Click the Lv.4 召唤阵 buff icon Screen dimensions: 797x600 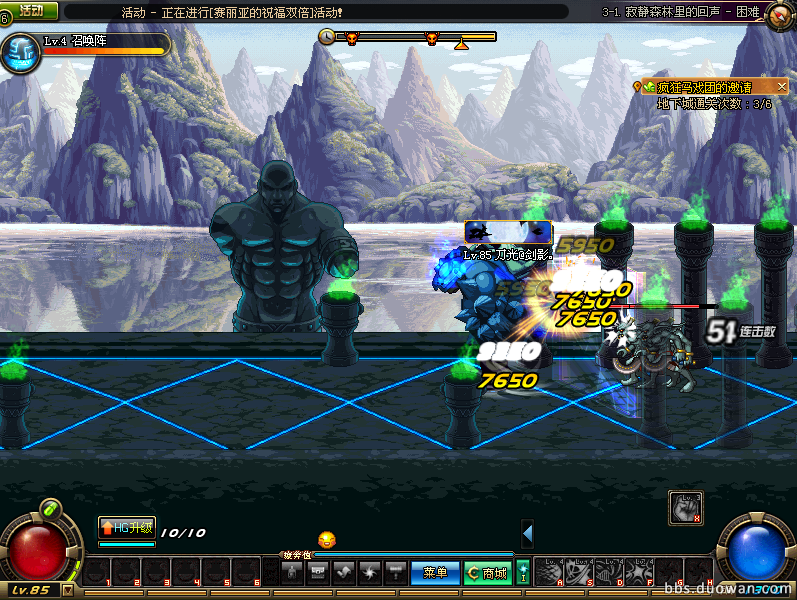[19, 54]
